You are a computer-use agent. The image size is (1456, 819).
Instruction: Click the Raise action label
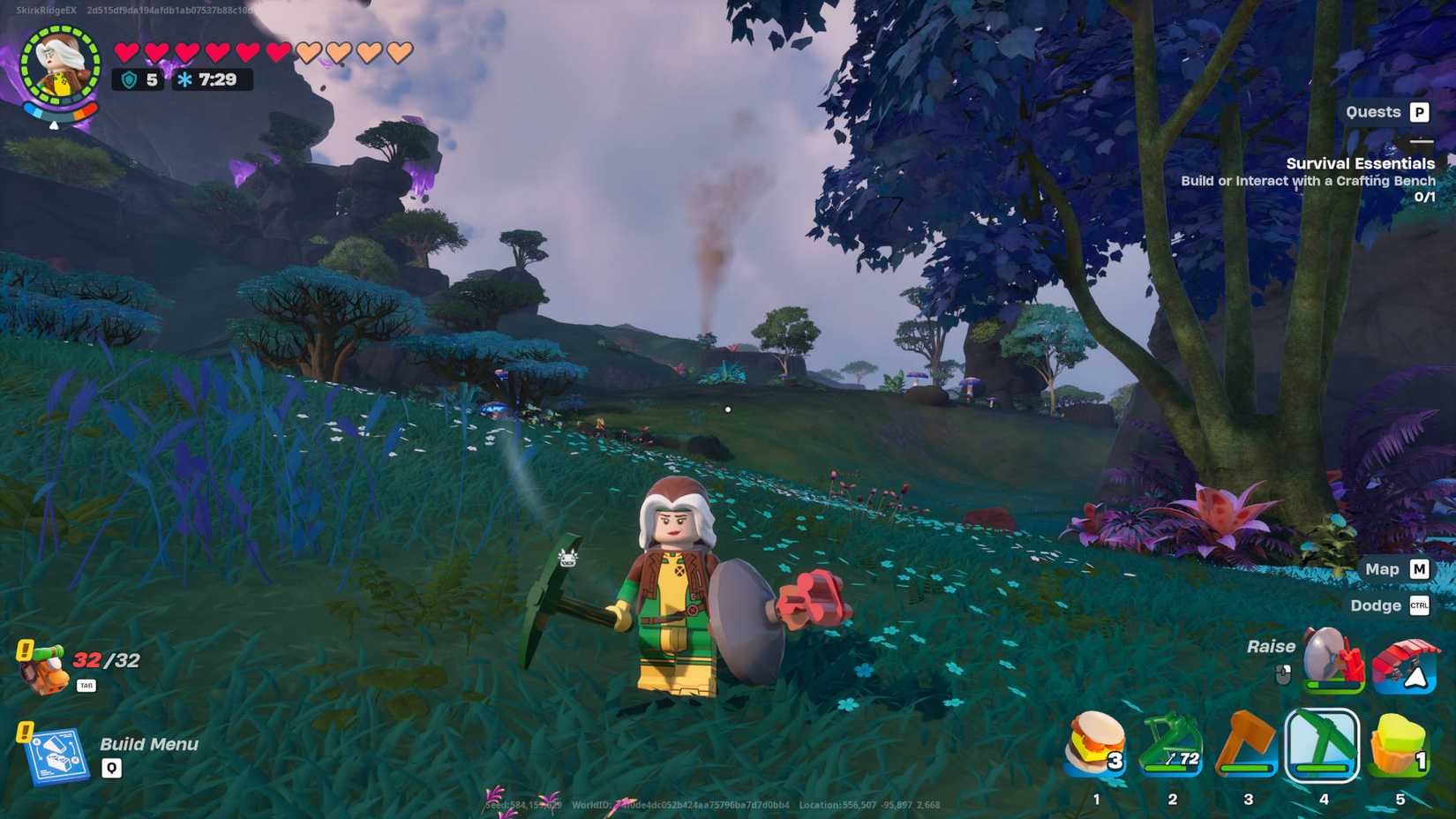1271,646
